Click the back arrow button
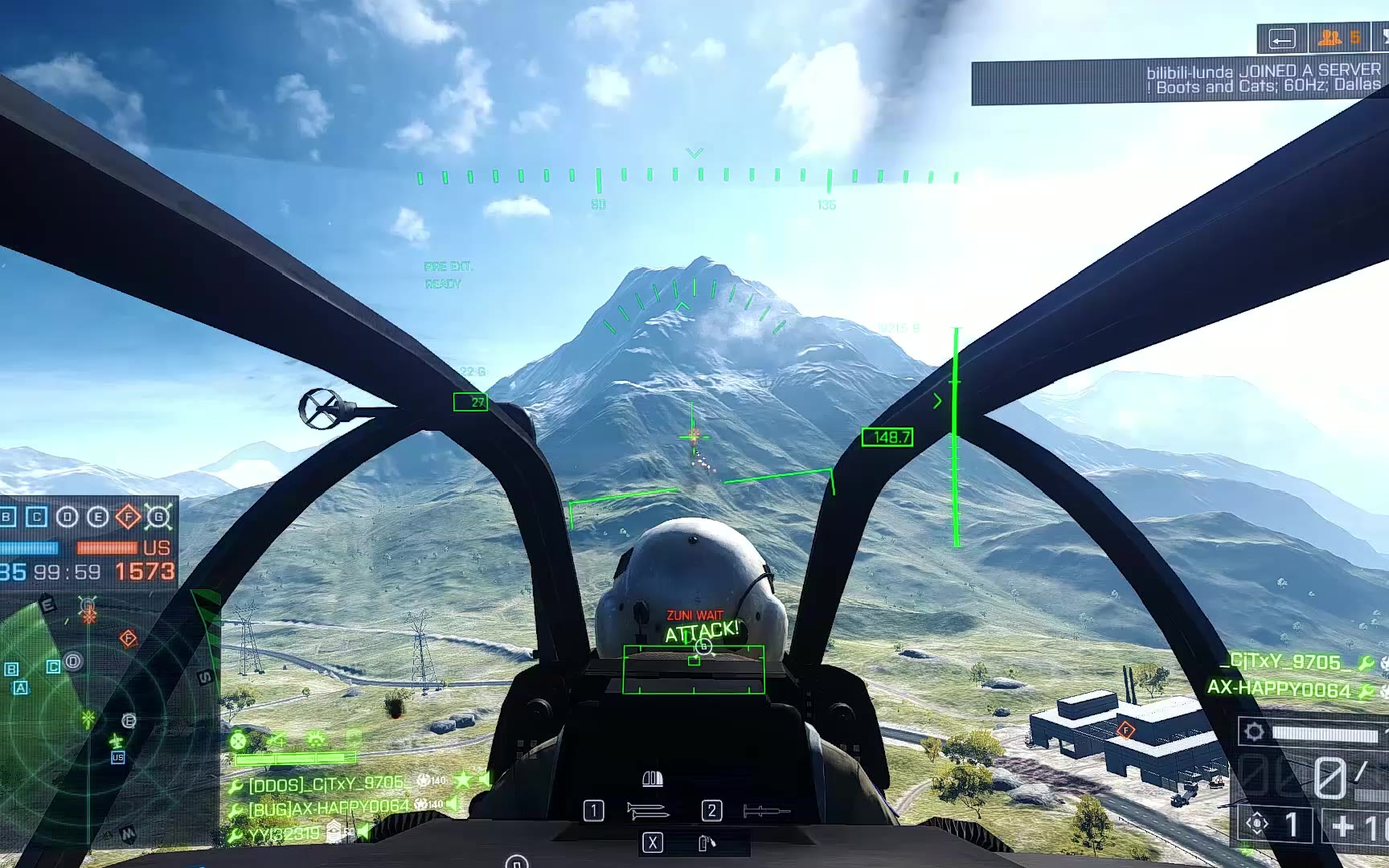Viewport: 1389px width, 868px height. click(1282, 39)
